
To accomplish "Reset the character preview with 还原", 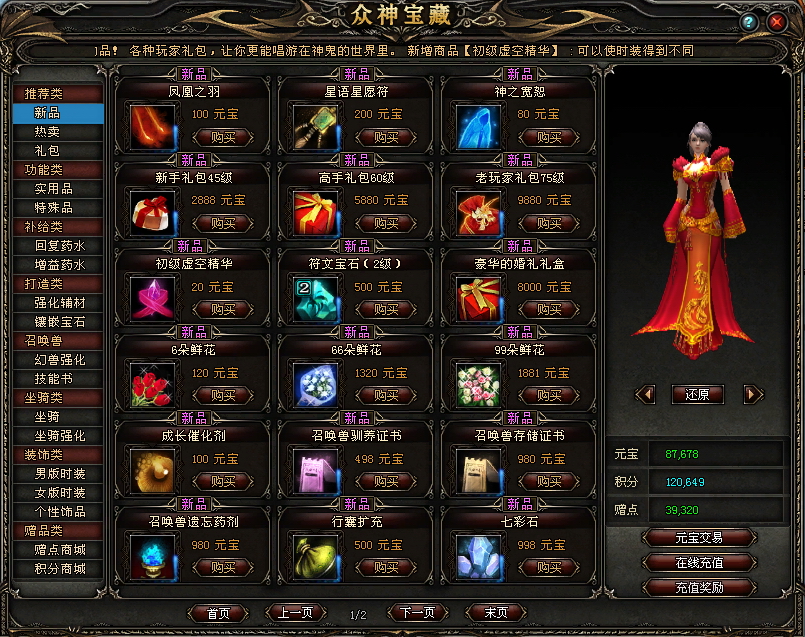I will point(697,395).
